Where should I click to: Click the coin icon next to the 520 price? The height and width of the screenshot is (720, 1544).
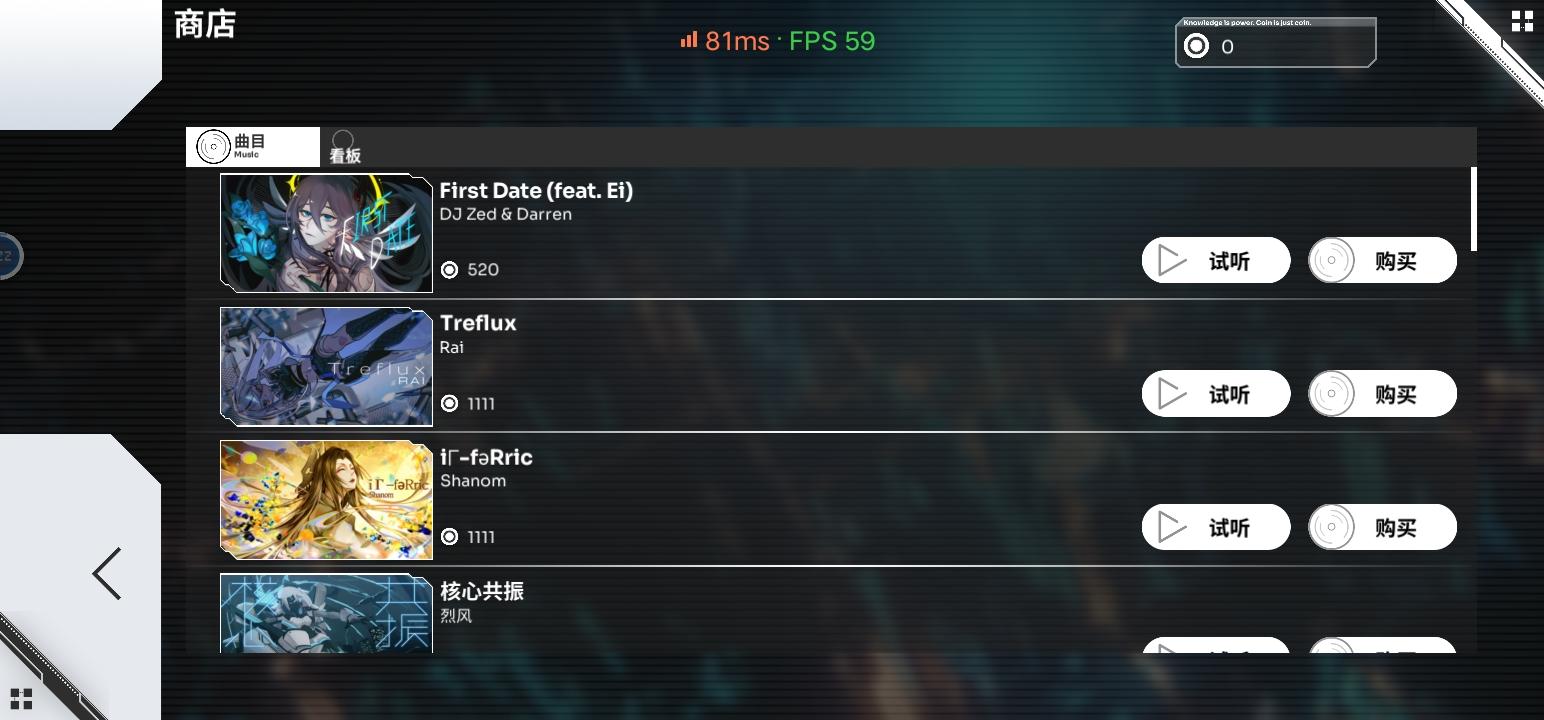(449, 269)
